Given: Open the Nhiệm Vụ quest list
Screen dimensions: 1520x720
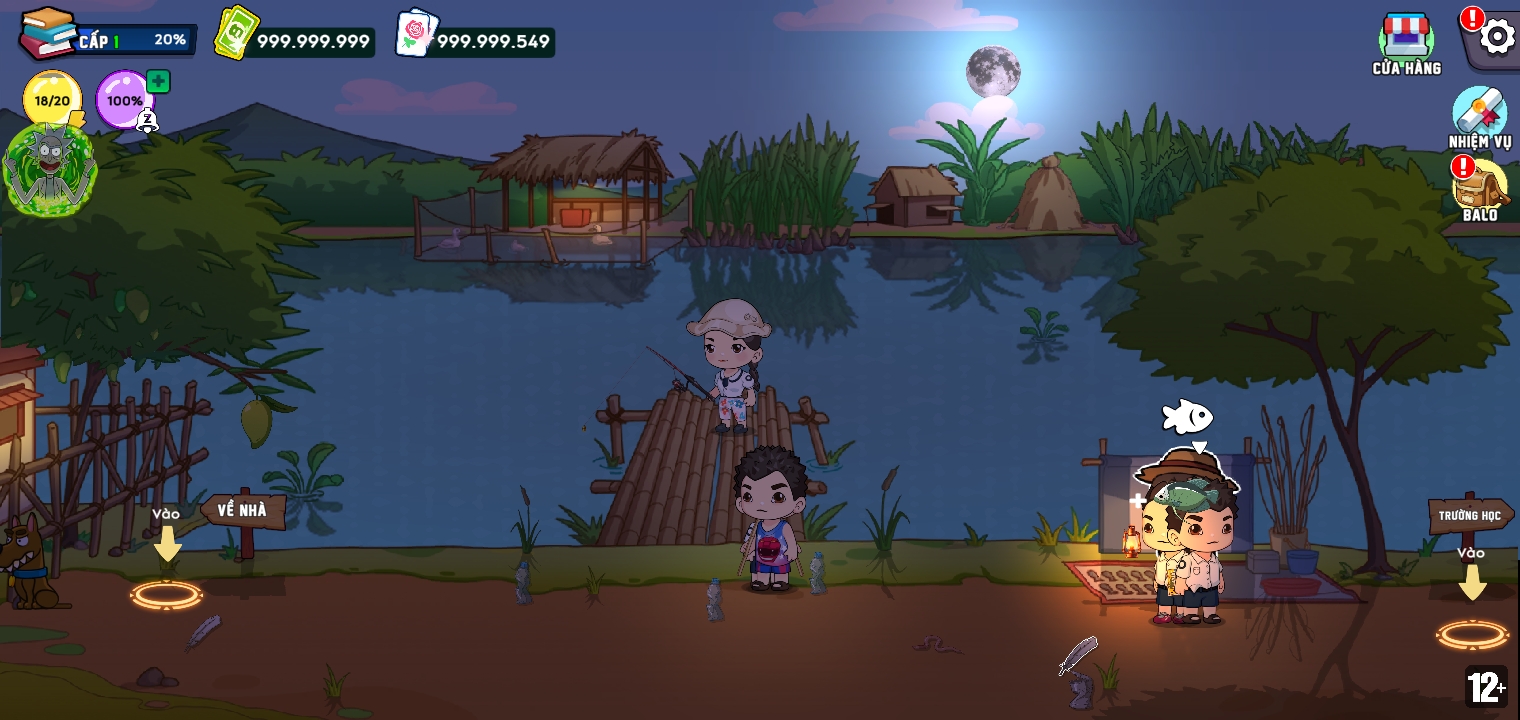Looking at the screenshot, I should [1479, 114].
